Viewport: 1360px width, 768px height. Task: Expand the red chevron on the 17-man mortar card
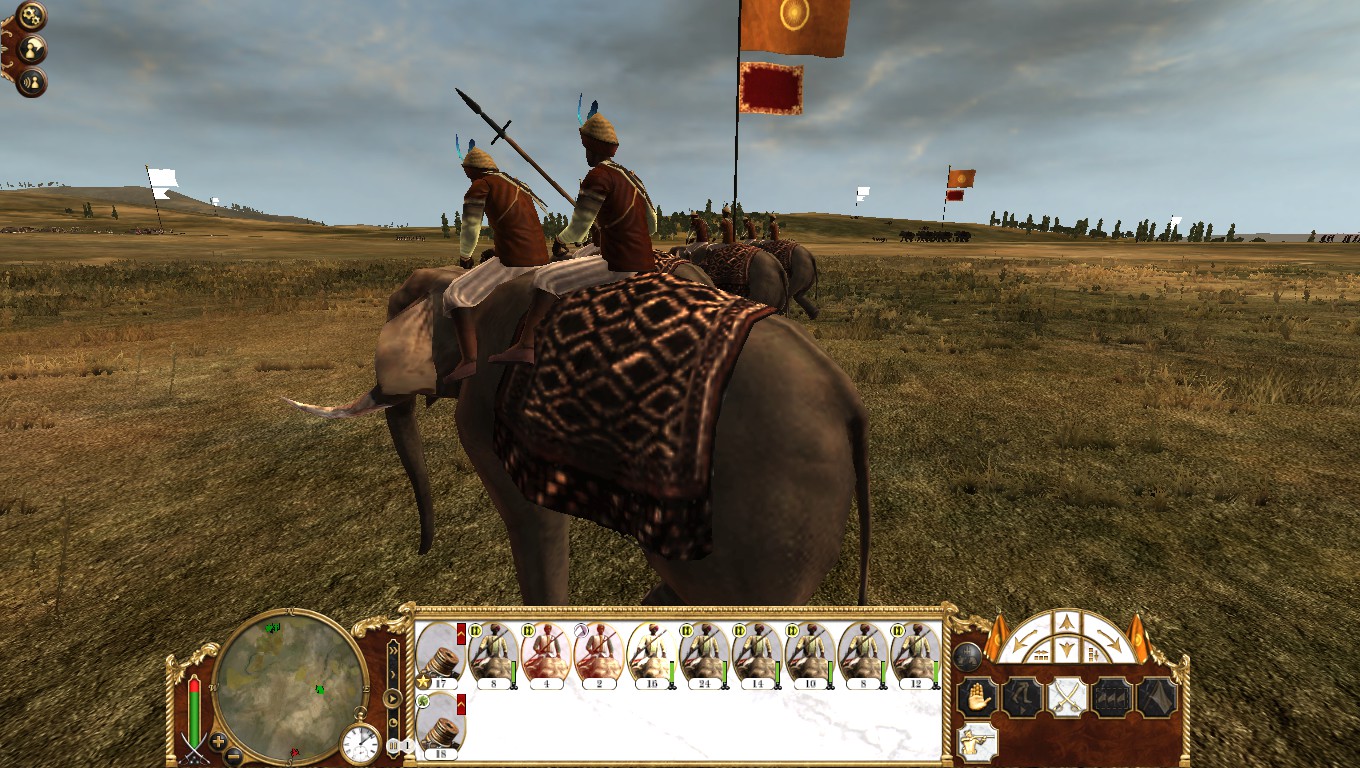pos(461,634)
